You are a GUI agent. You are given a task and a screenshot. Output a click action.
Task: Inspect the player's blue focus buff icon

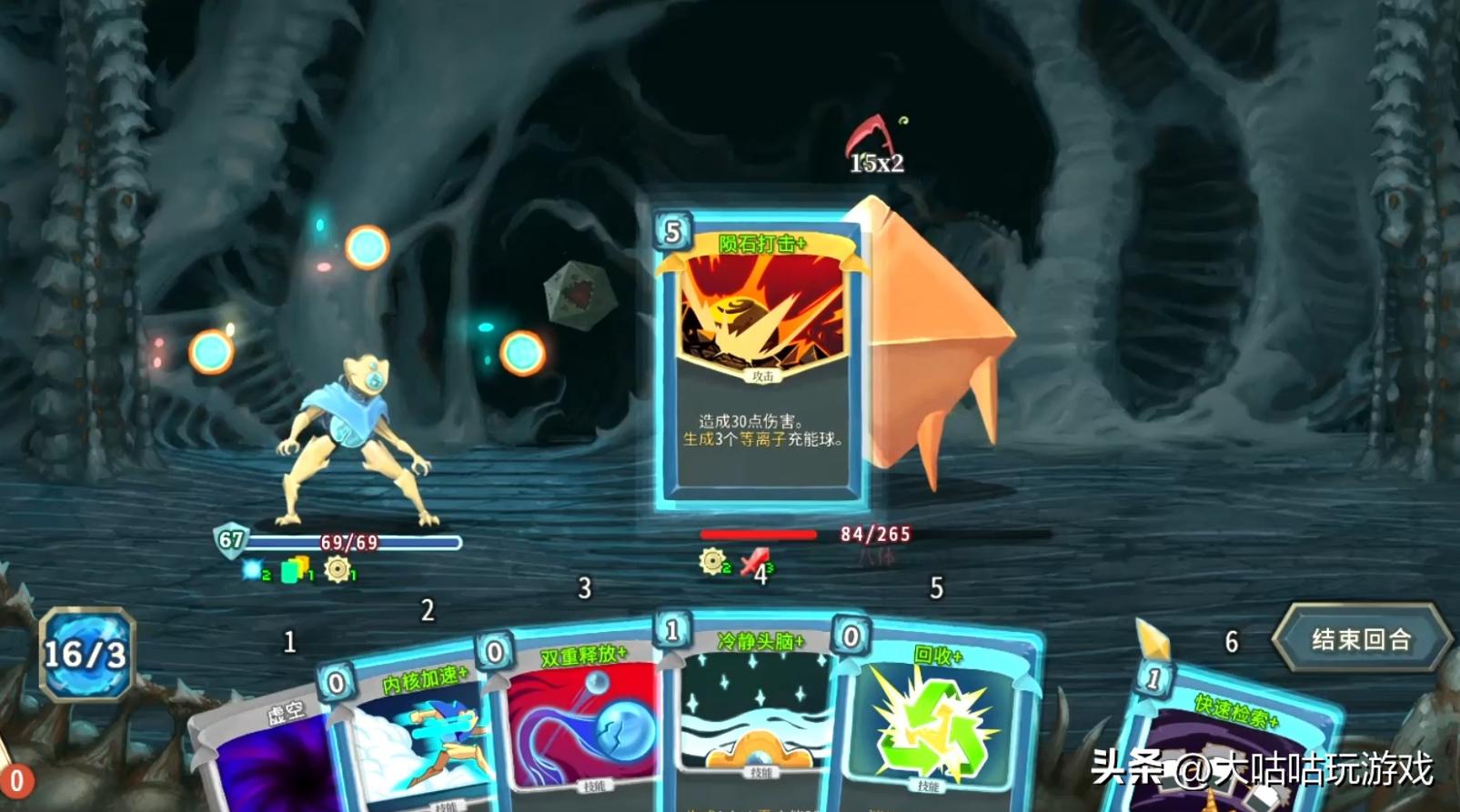(252, 570)
